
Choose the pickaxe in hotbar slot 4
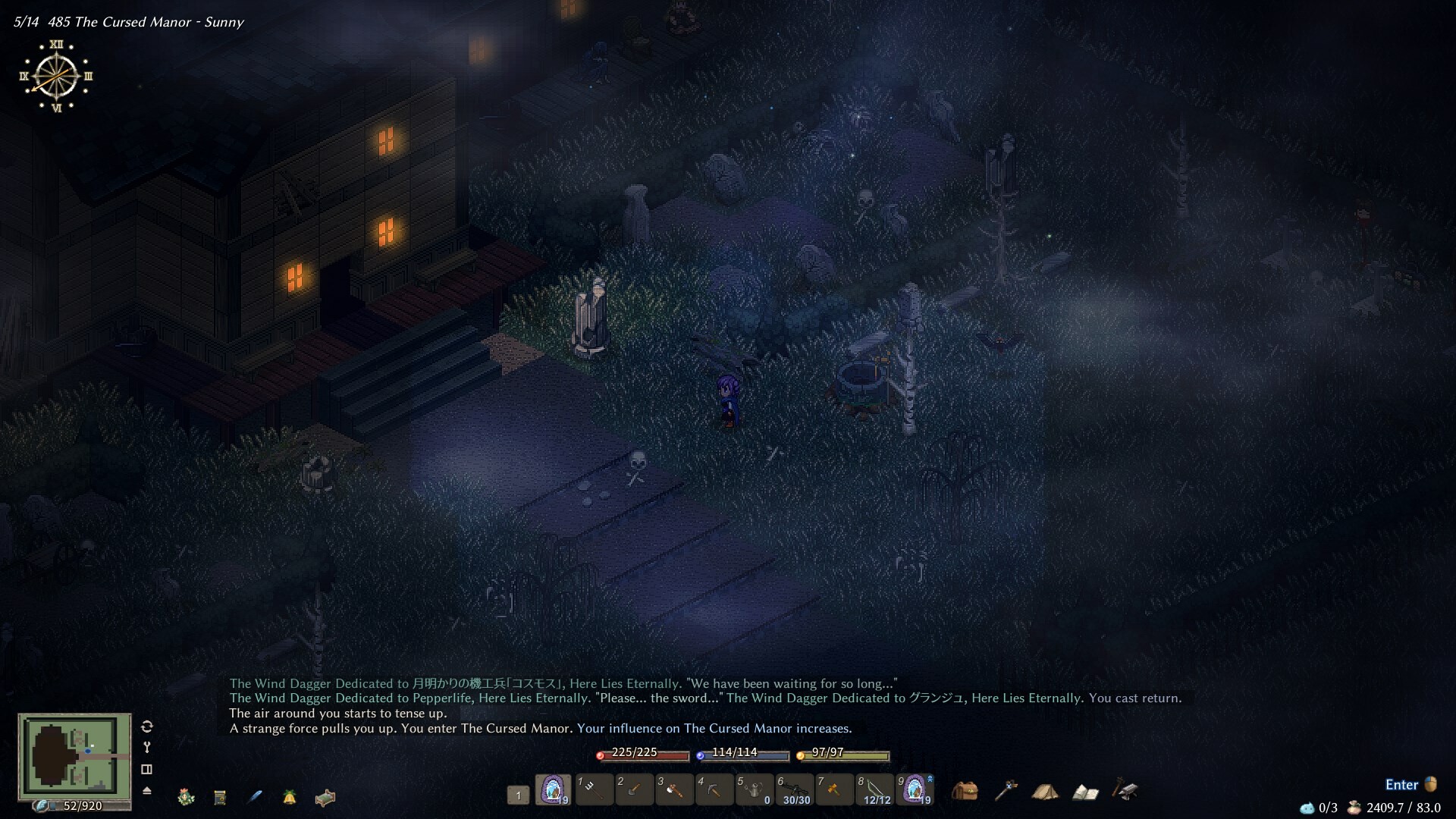coord(714,790)
